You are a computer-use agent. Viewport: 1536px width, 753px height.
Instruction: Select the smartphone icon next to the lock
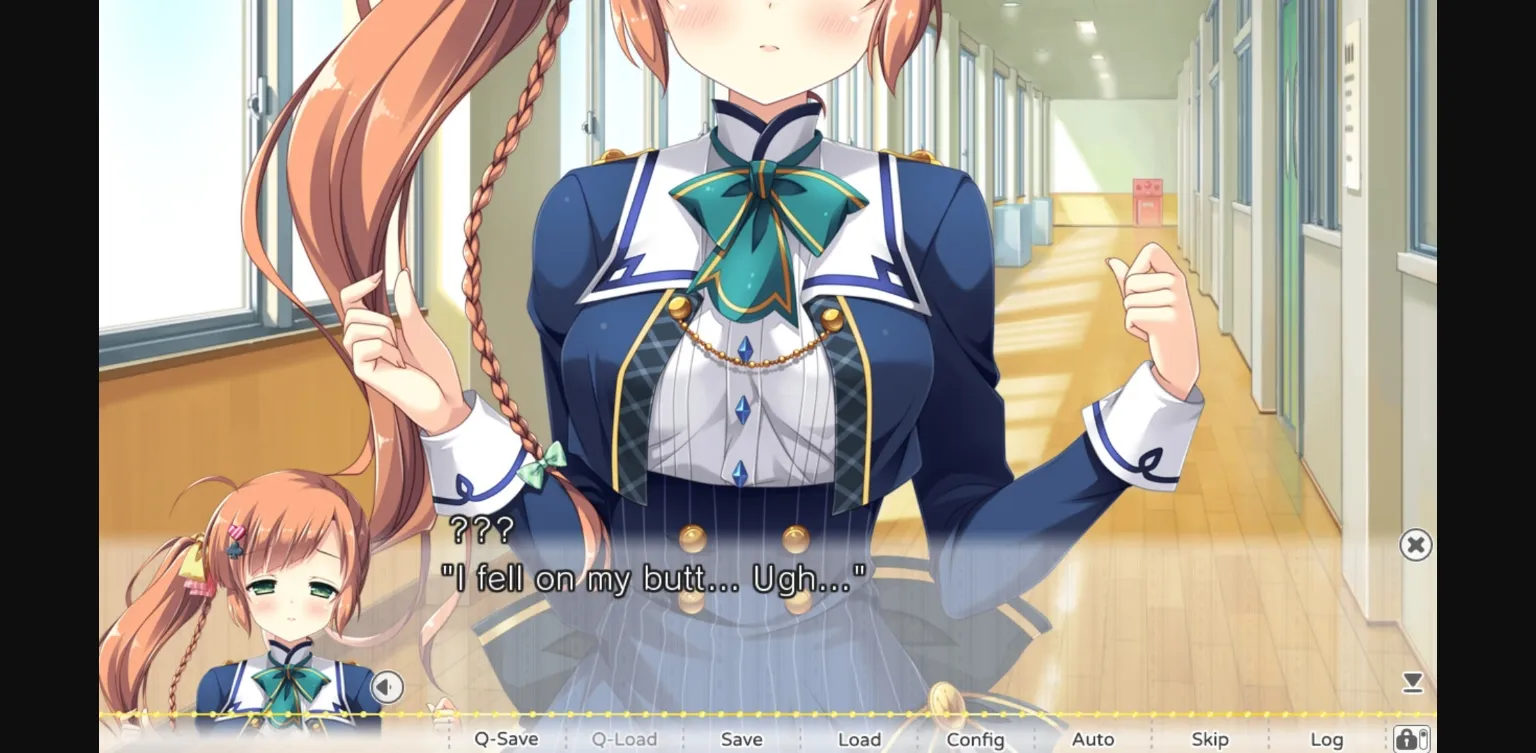(1423, 740)
